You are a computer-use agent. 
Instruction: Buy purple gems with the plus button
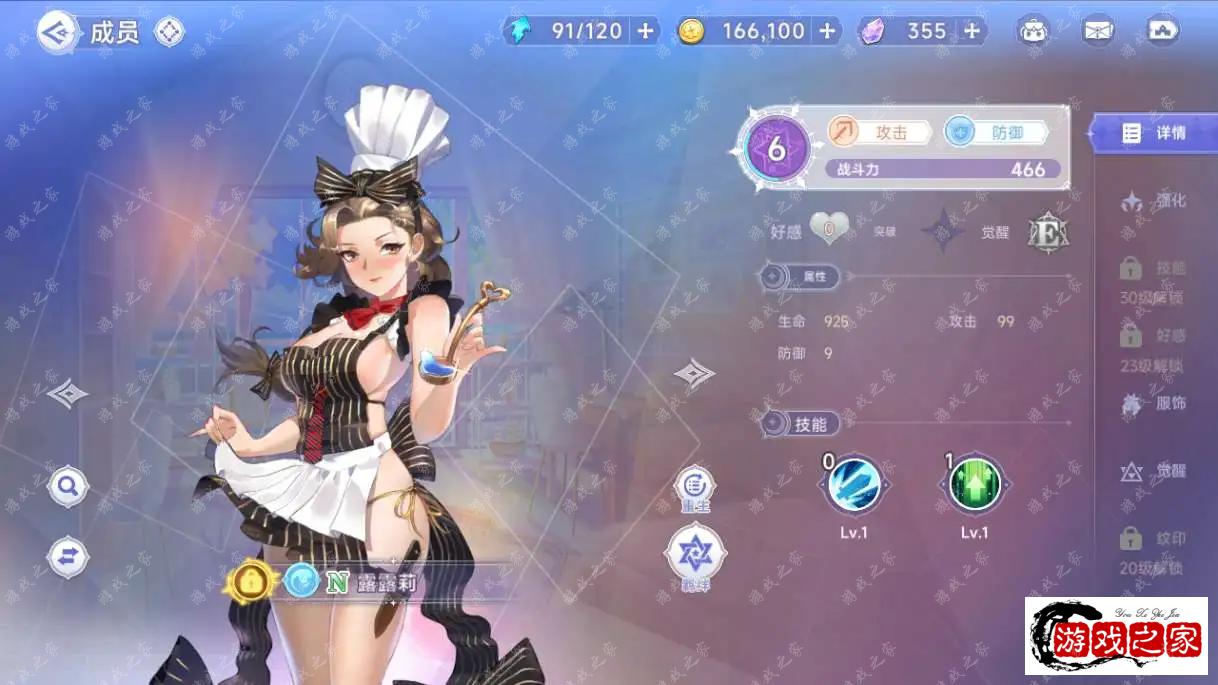tap(971, 31)
